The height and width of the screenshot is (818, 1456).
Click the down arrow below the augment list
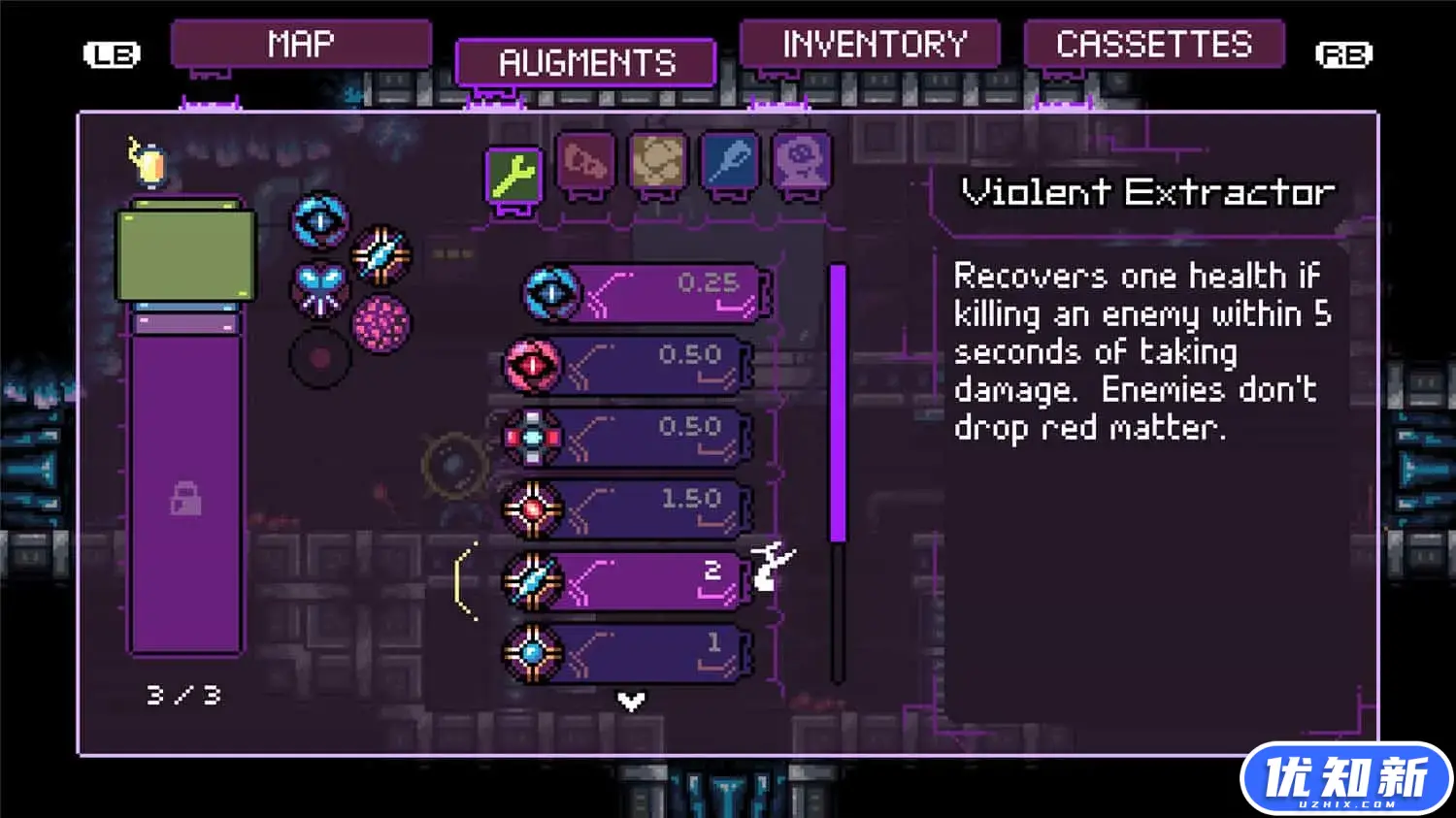click(631, 701)
